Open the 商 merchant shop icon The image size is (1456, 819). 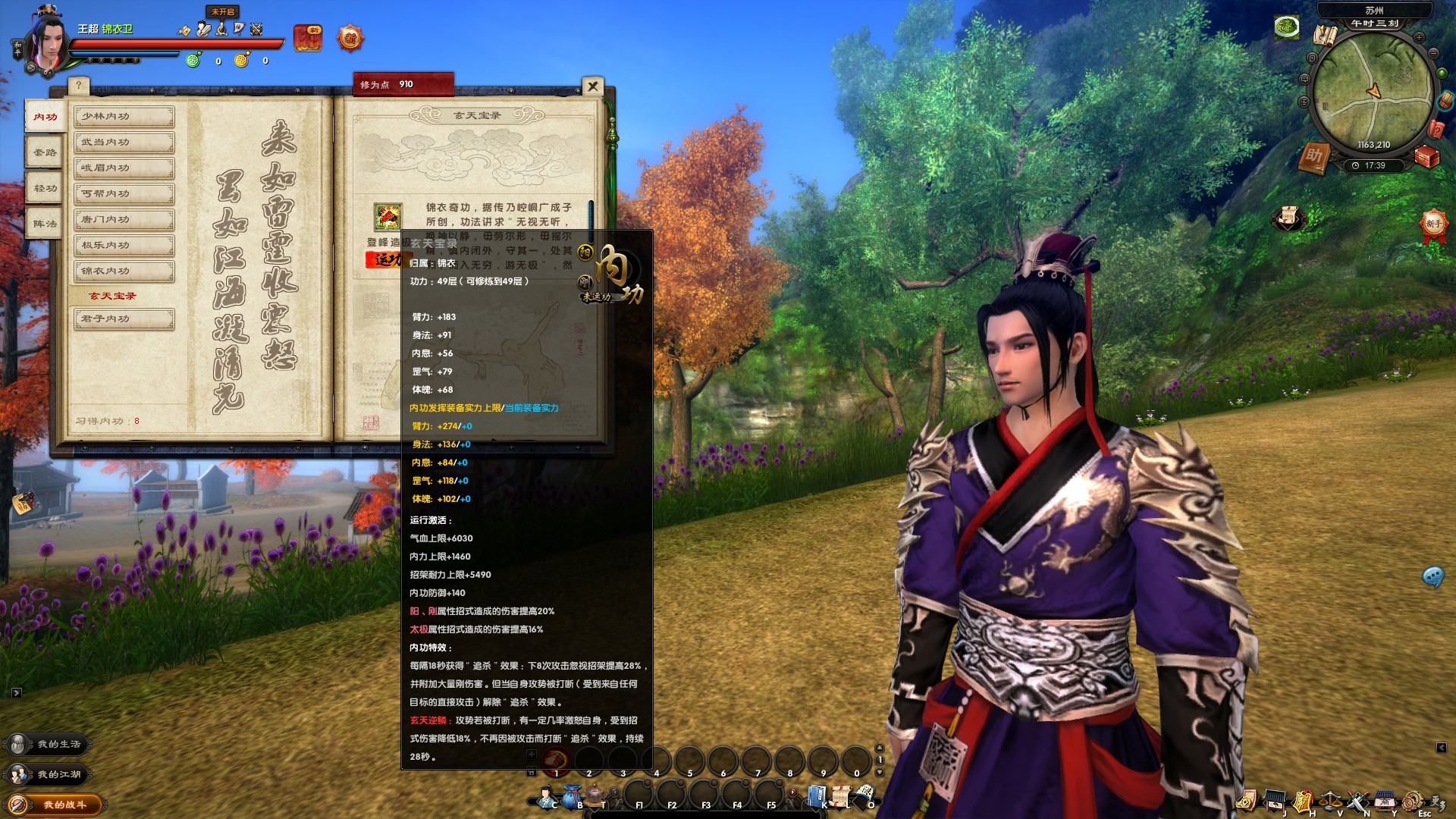[x=1384, y=800]
